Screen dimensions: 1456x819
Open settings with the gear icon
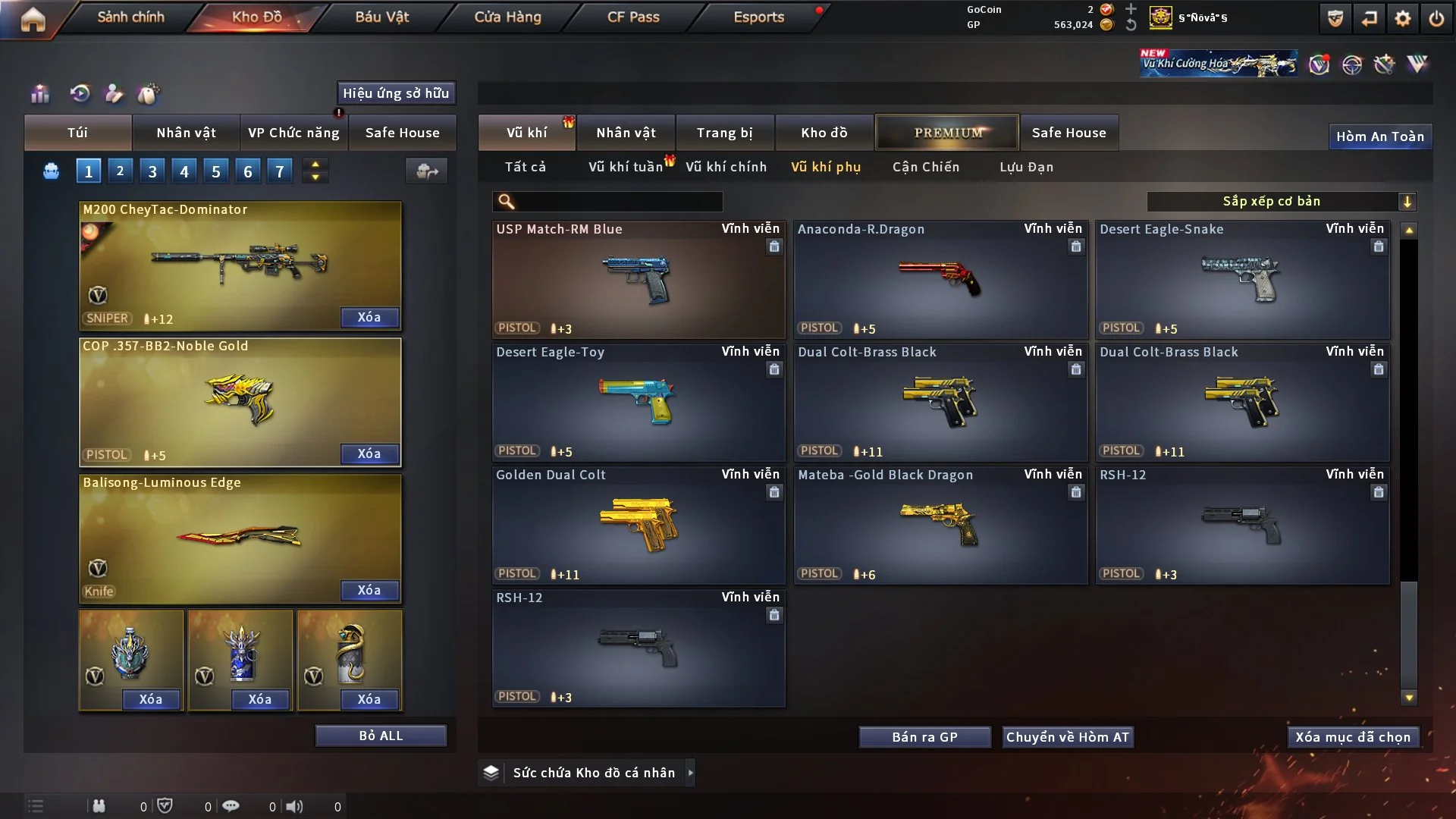pos(1402,18)
